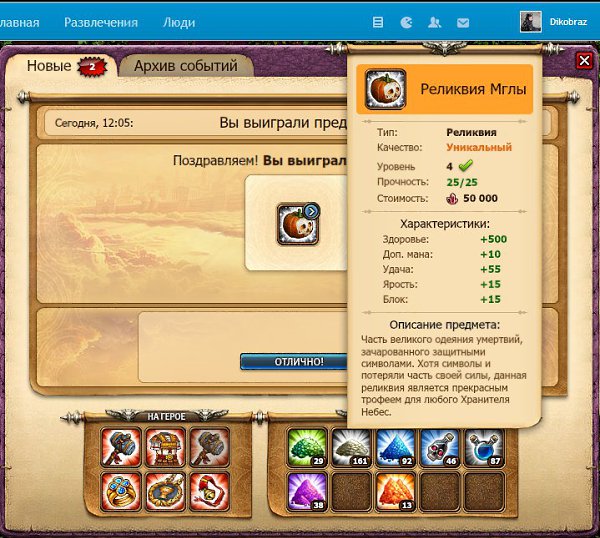Select the dark bottle with red stopper
The image size is (600, 538).
tap(439, 447)
